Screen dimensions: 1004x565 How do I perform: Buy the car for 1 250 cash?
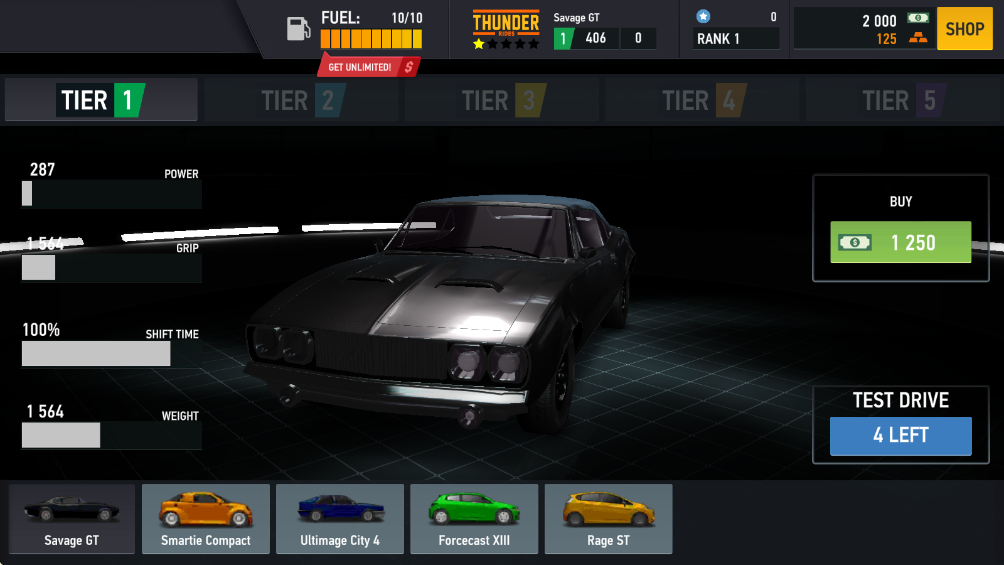pyautogui.click(x=900, y=242)
